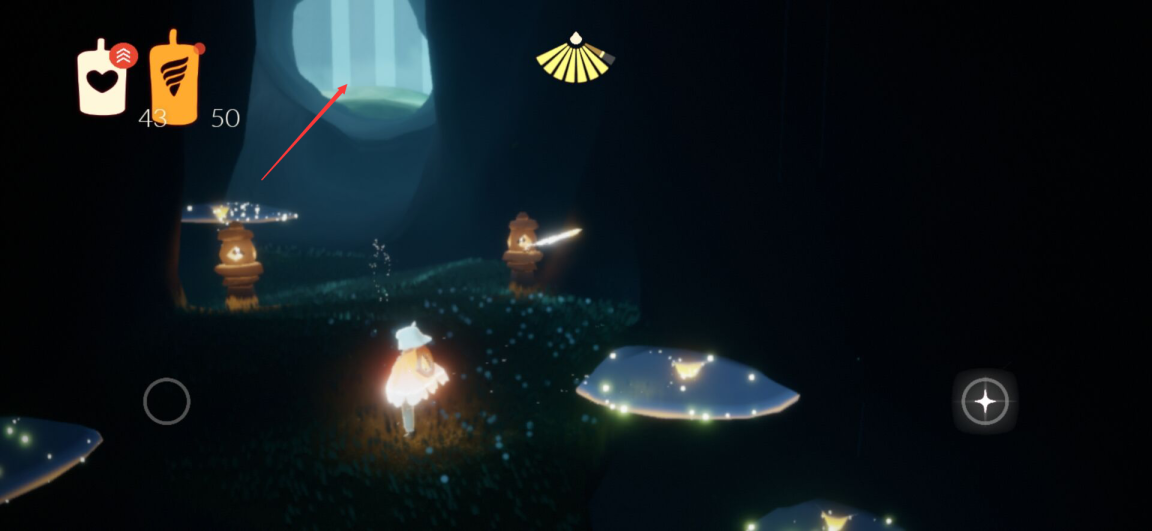This screenshot has width=1152, height=531.
Task: Open the orange seasonal candle icon
Action: coord(174,80)
